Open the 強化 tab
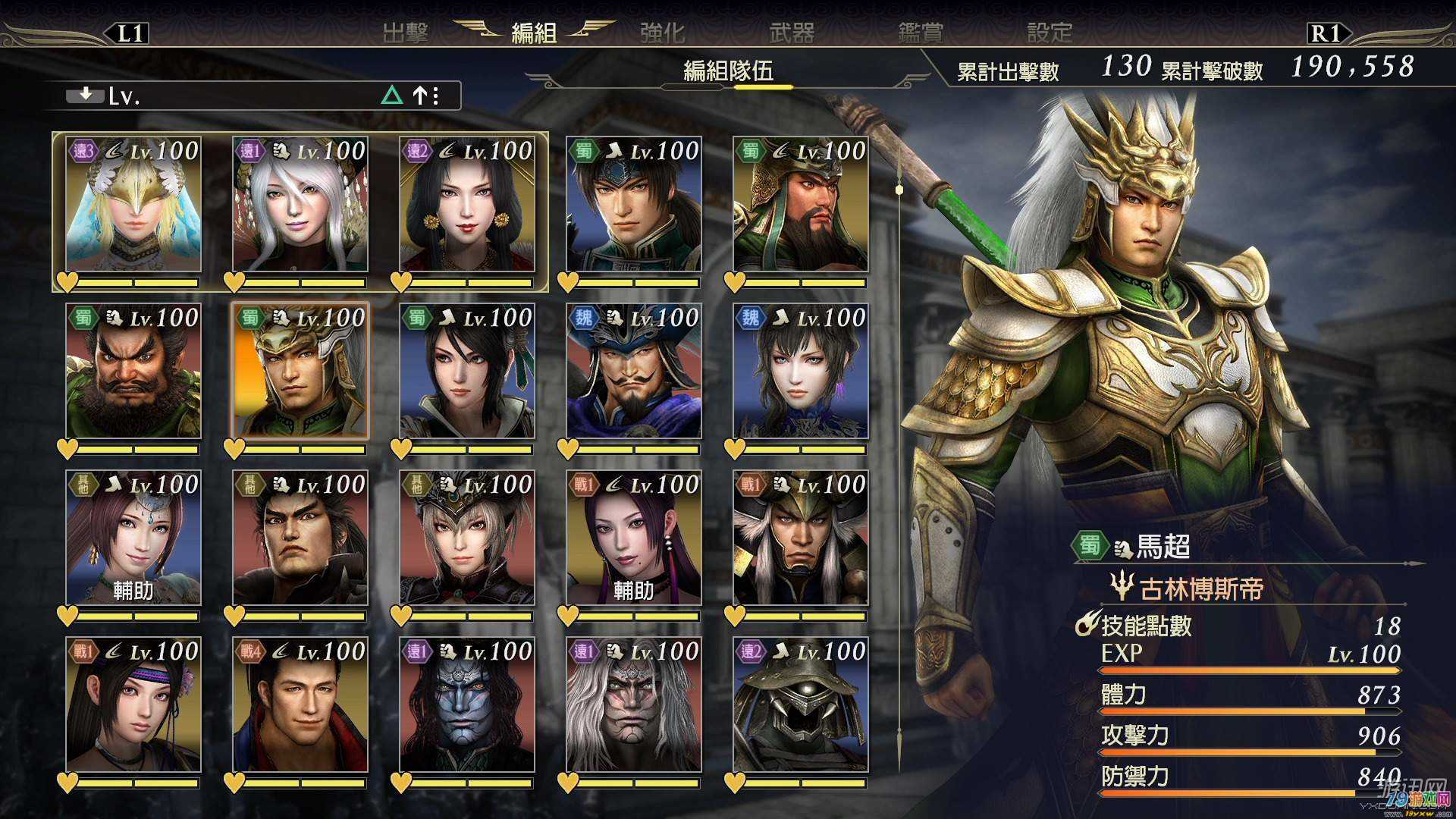Viewport: 1456px width, 819px height. [662, 33]
